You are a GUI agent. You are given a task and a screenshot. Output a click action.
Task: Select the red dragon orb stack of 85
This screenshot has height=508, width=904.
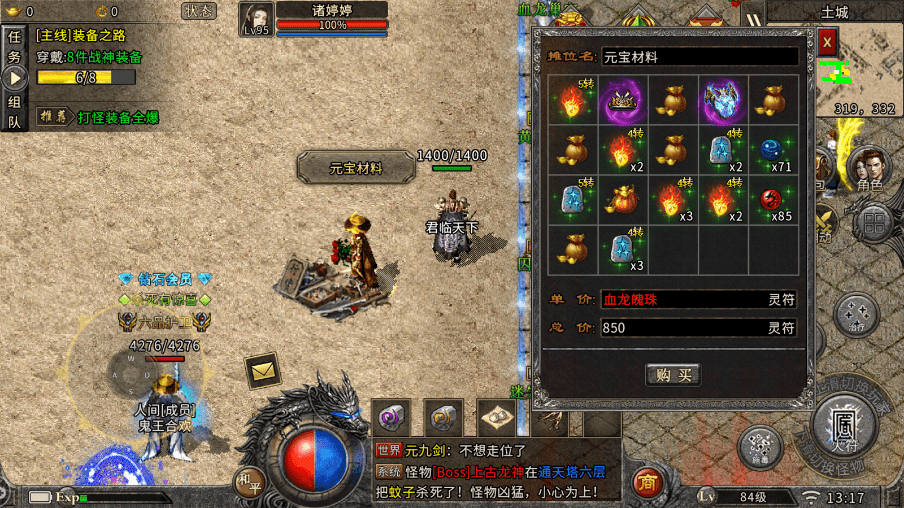(773, 200)
